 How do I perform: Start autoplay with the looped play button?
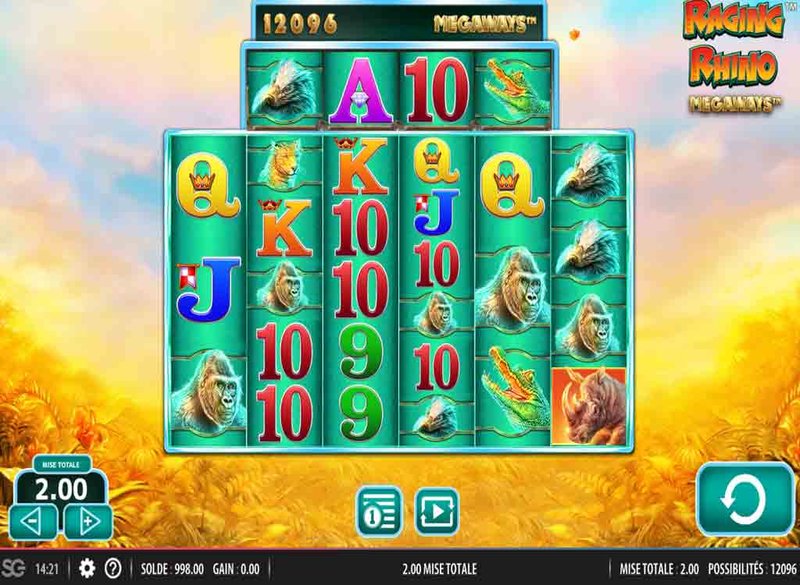pyautogui.click(x=436, y=509)
